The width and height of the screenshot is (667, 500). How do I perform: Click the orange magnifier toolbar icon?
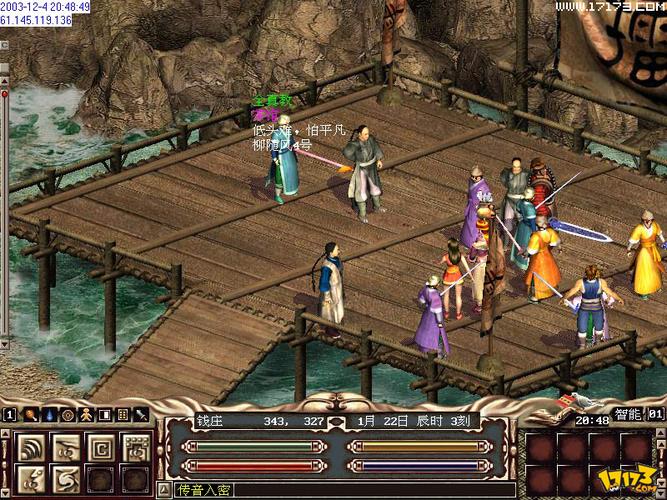click(x=33, y=414)
